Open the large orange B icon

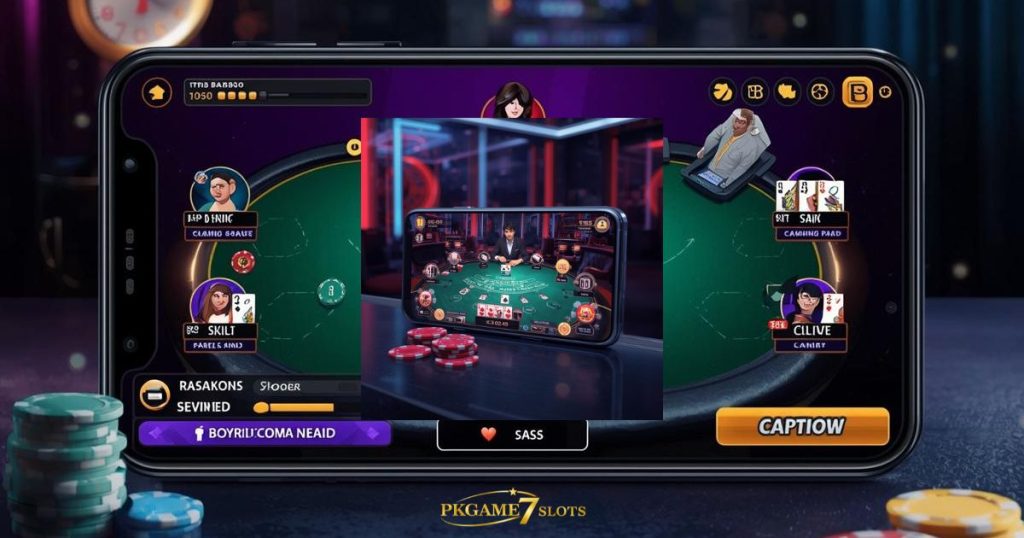point(857,92)
